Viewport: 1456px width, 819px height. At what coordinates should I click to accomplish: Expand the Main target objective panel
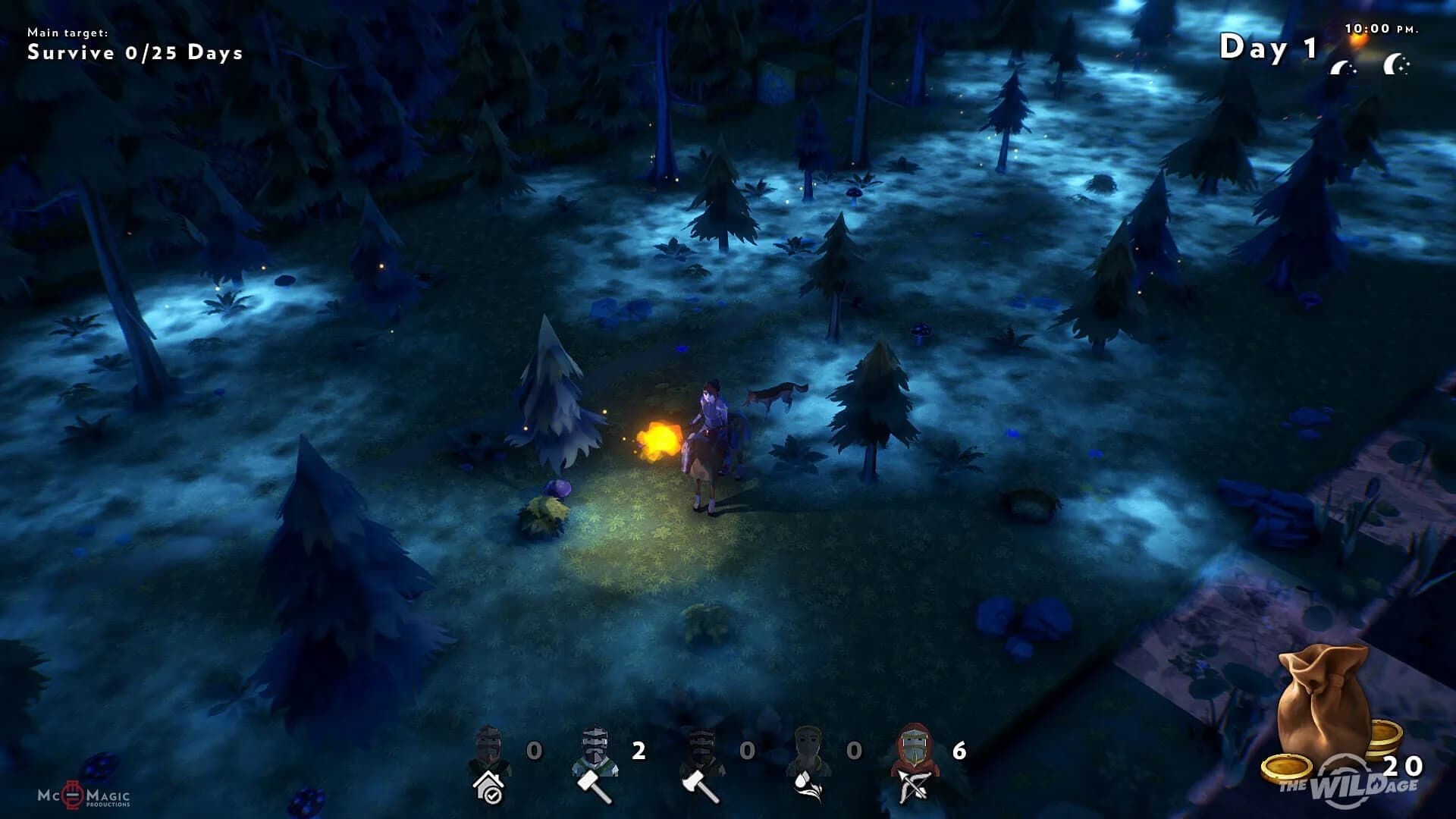[x=68, y=33]
